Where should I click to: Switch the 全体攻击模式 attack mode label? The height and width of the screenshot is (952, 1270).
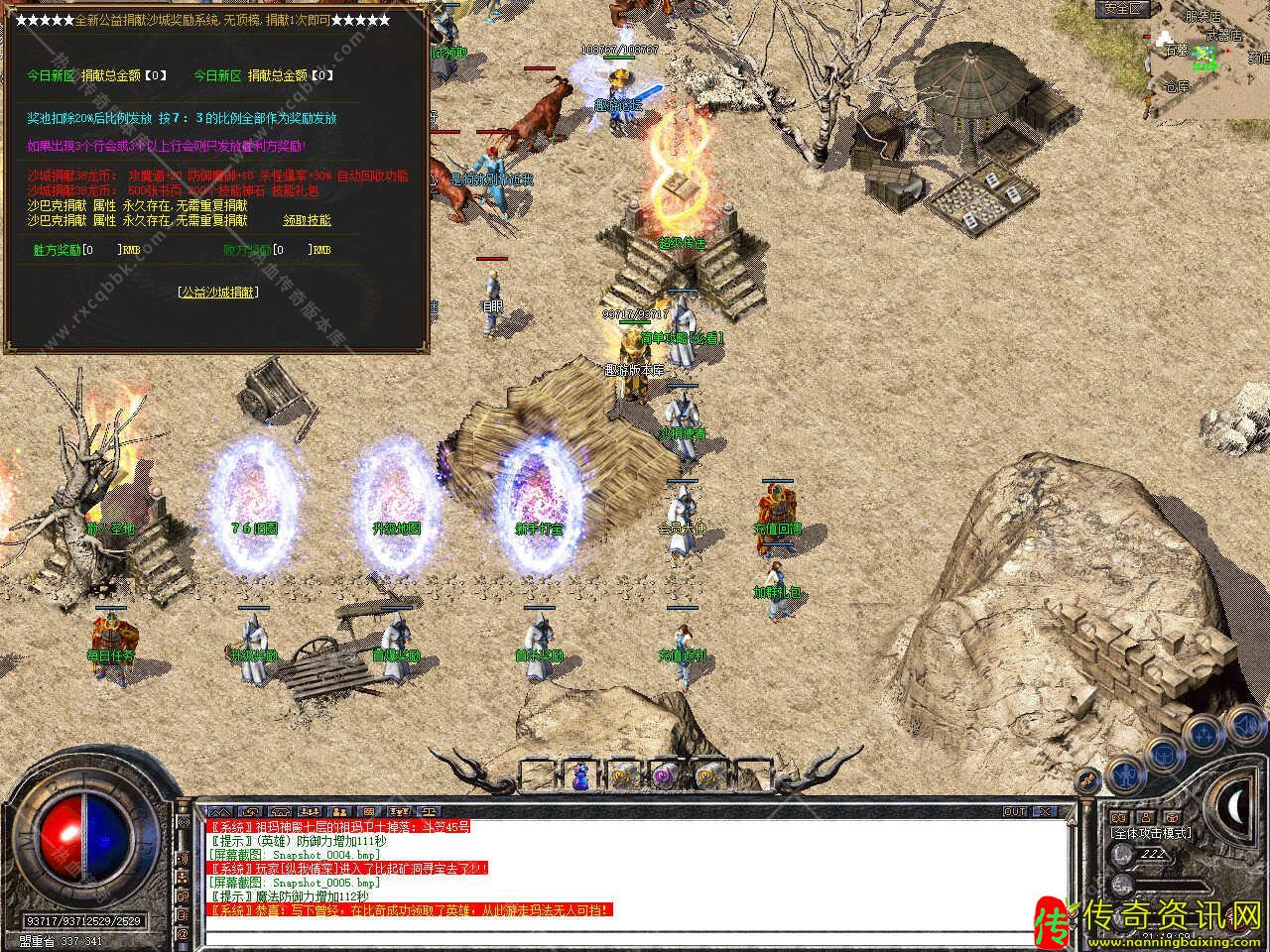[1151, 833]
